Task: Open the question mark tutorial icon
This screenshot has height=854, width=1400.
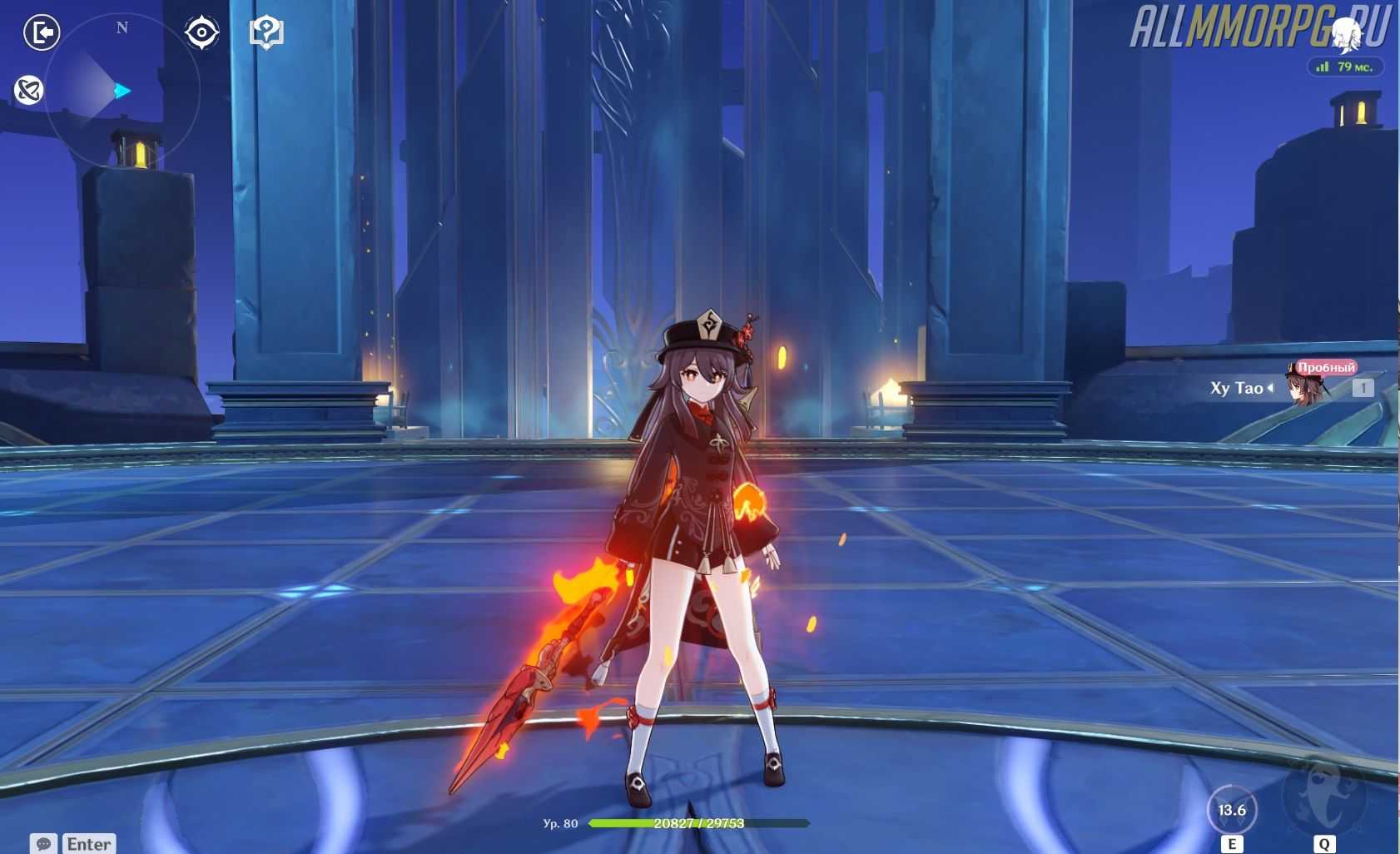Action: click(266, 32)
